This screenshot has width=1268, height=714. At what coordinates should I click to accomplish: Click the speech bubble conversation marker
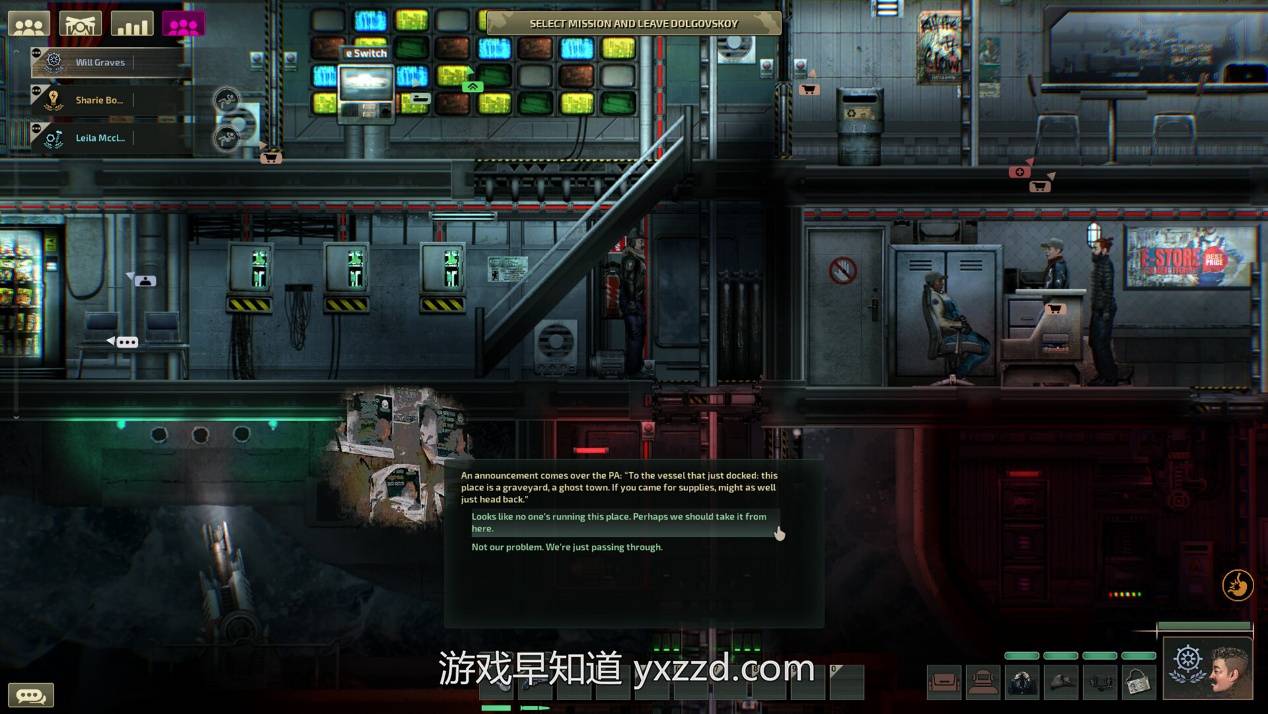pyautogui.click(x=126, y=342)
